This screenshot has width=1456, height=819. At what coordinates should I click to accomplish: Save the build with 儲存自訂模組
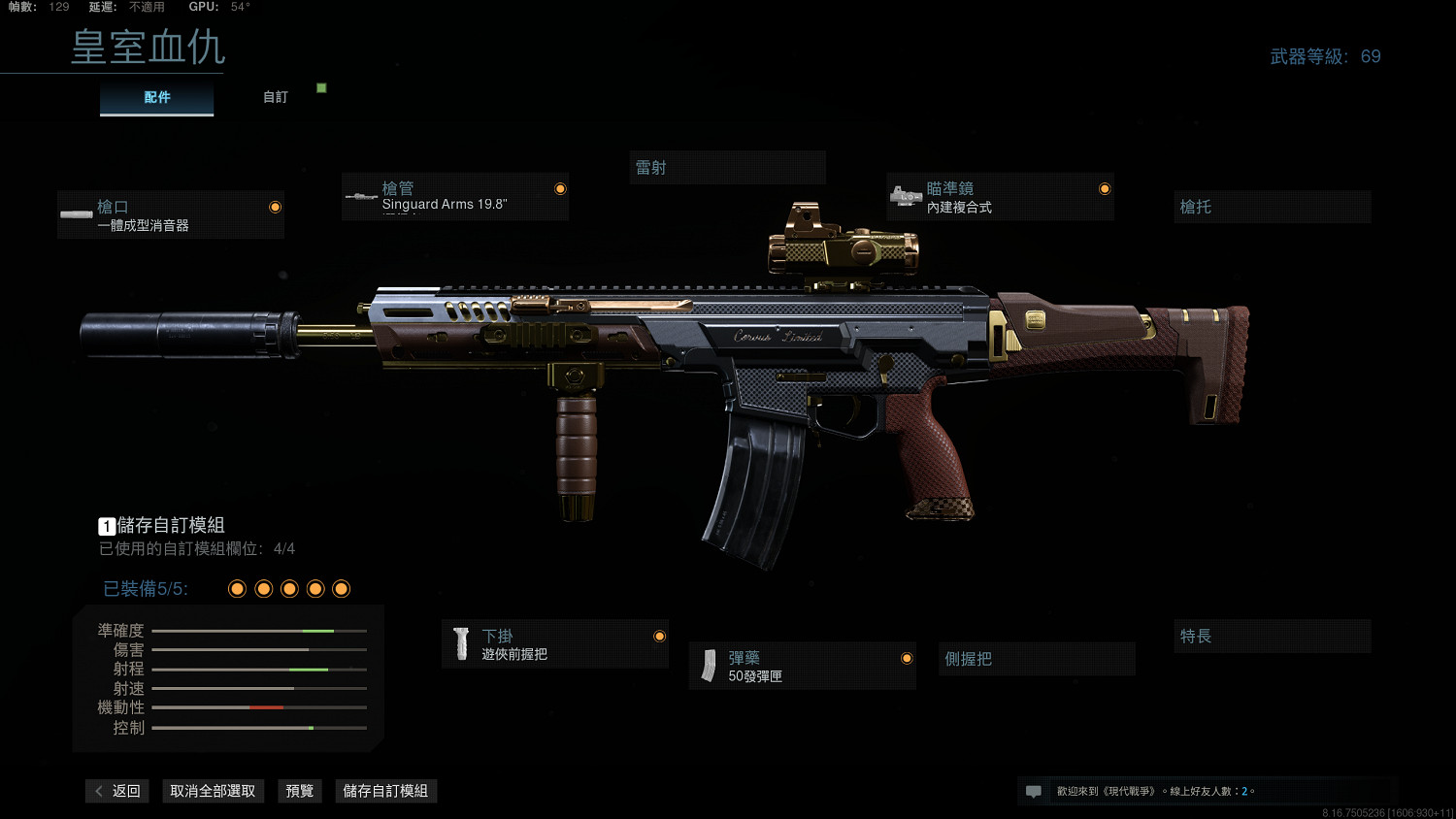pos(385,791)
